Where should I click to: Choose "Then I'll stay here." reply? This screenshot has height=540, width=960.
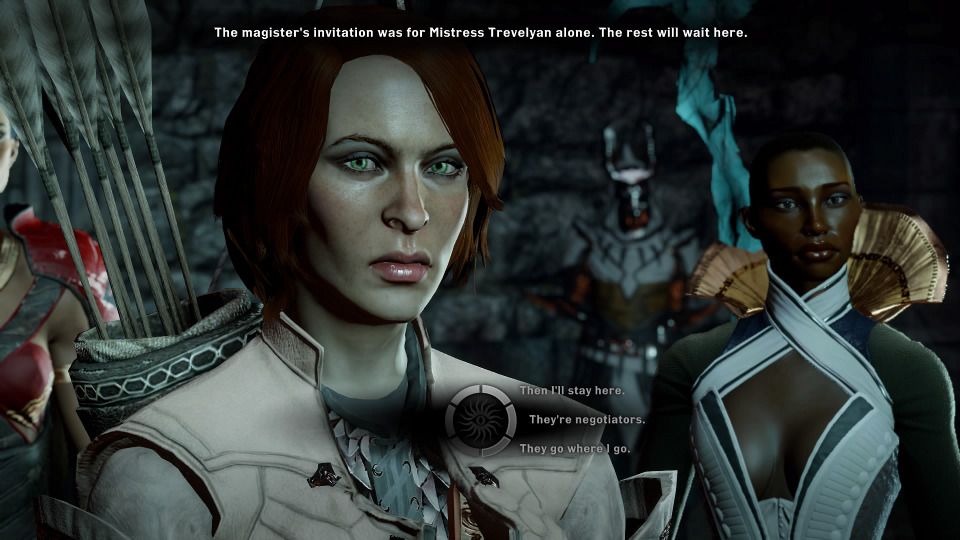point(561,390)
